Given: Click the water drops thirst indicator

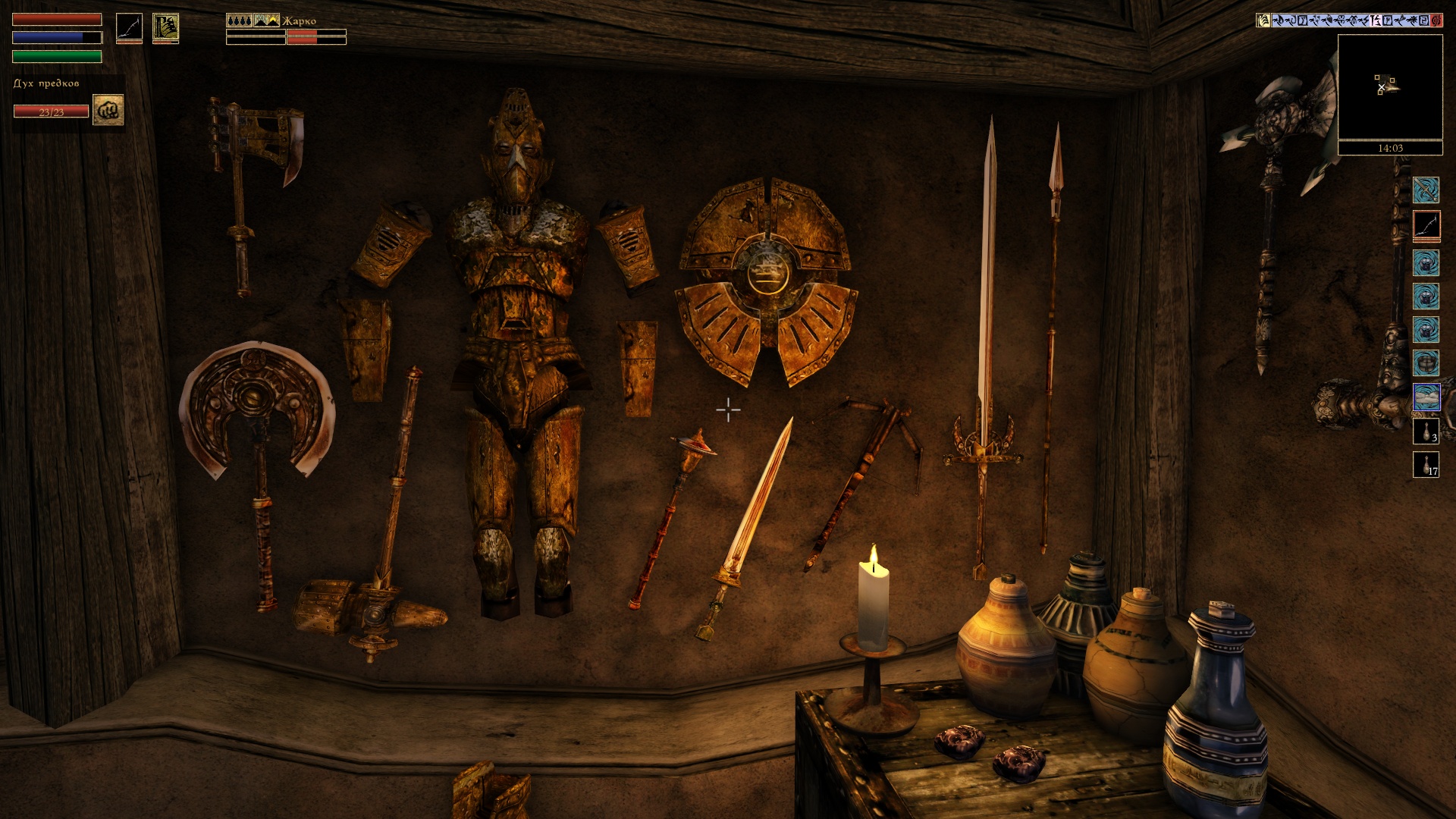Looking at the screenshot, I should point(239,20).
